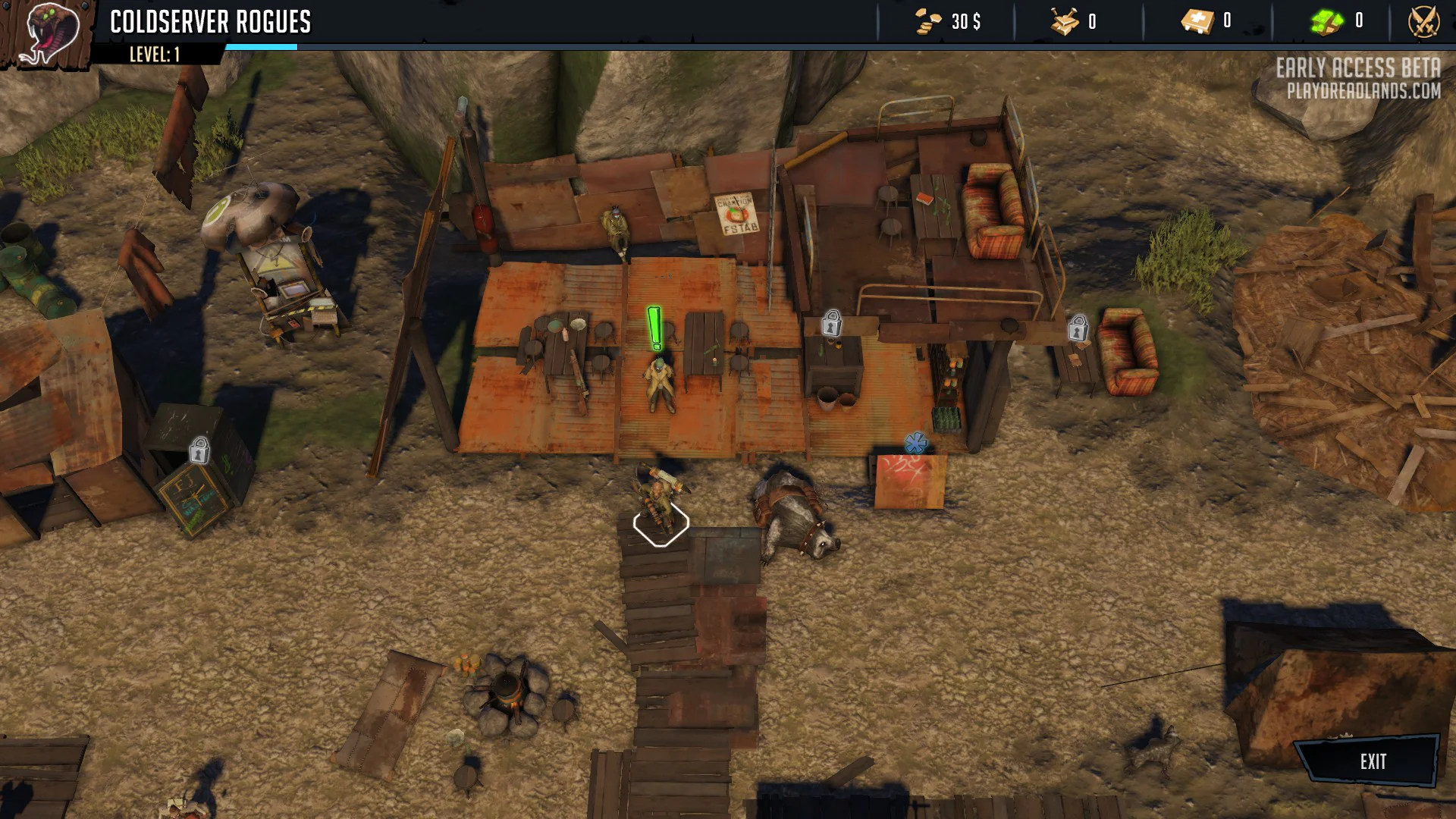Select the cobra gang emblem

[47, 33]
